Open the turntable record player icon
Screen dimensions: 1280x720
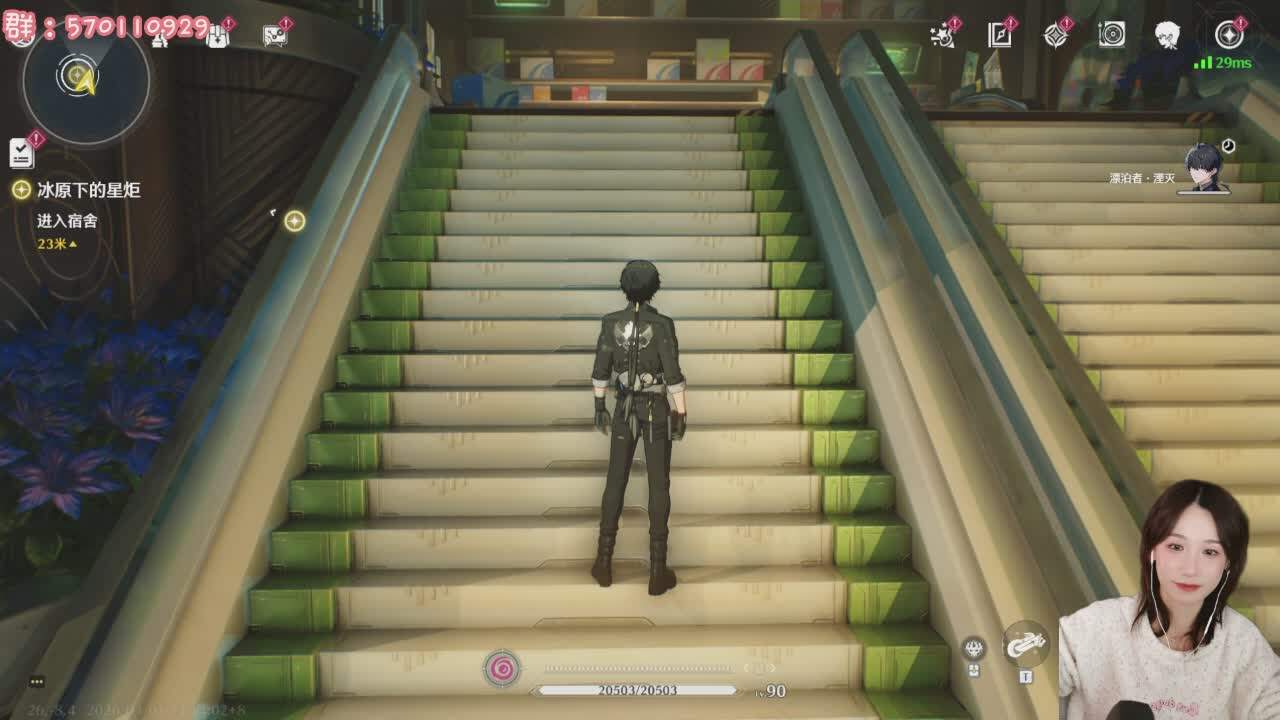pos(1111,35)
